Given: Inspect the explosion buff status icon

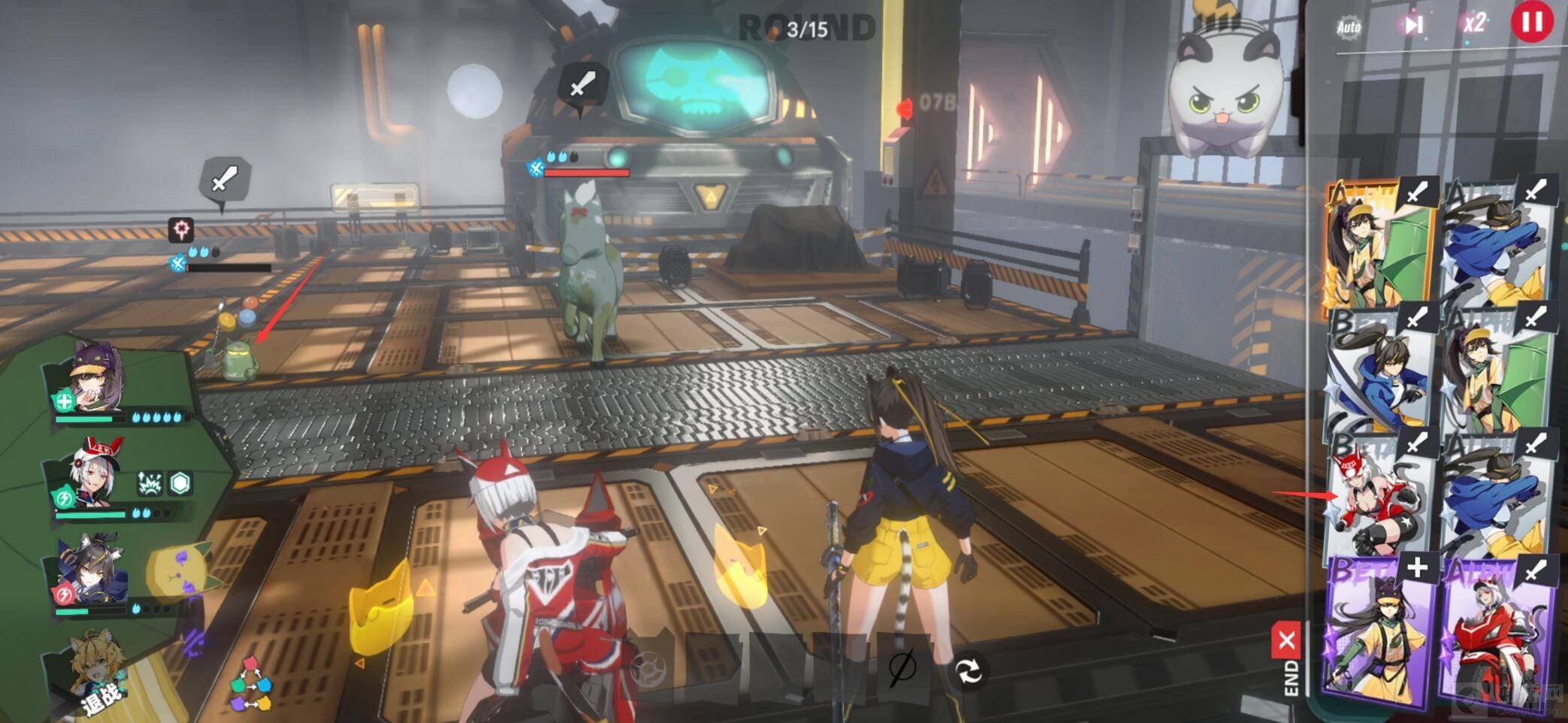Looking at the screenshot, I should click(150, 483).
